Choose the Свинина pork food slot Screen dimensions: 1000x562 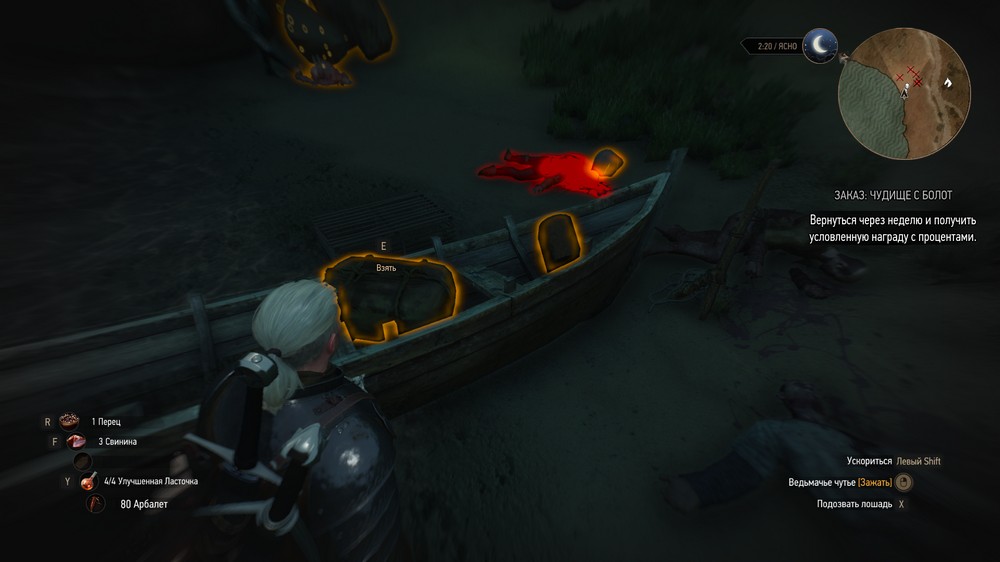(76, 441)
